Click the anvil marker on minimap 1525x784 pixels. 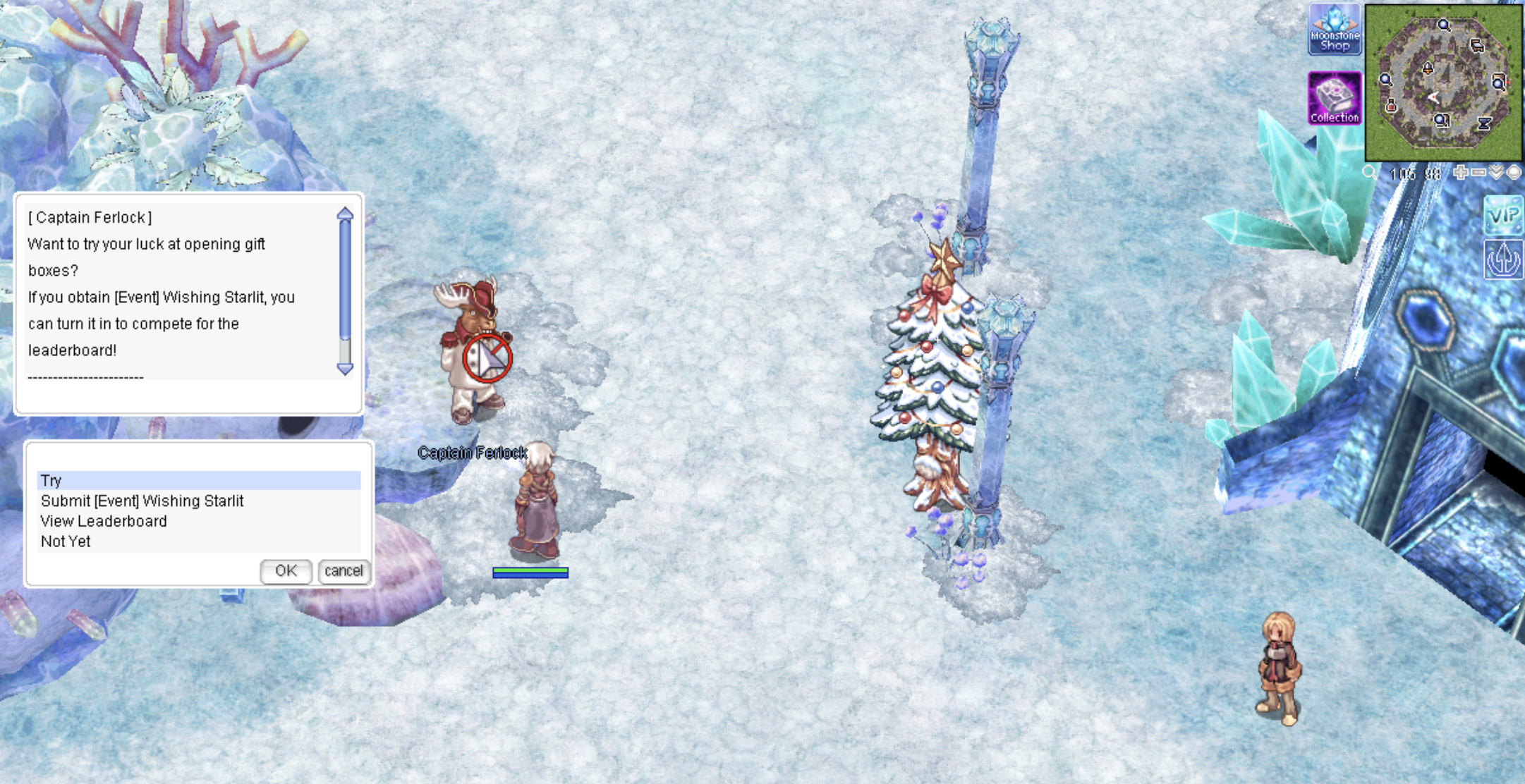click(x=1484, y=124)
